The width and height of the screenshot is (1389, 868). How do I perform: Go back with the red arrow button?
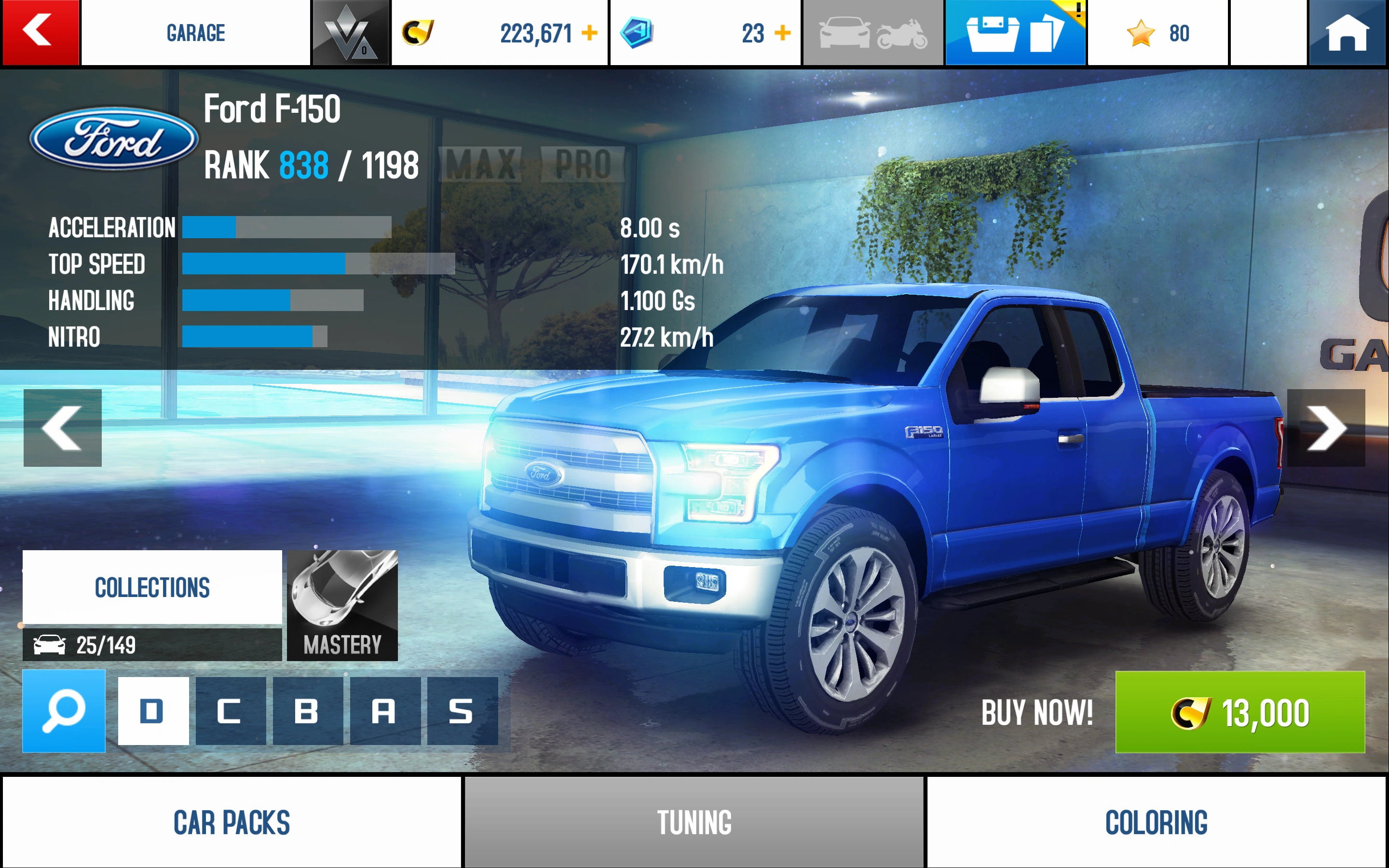(40, 32)
